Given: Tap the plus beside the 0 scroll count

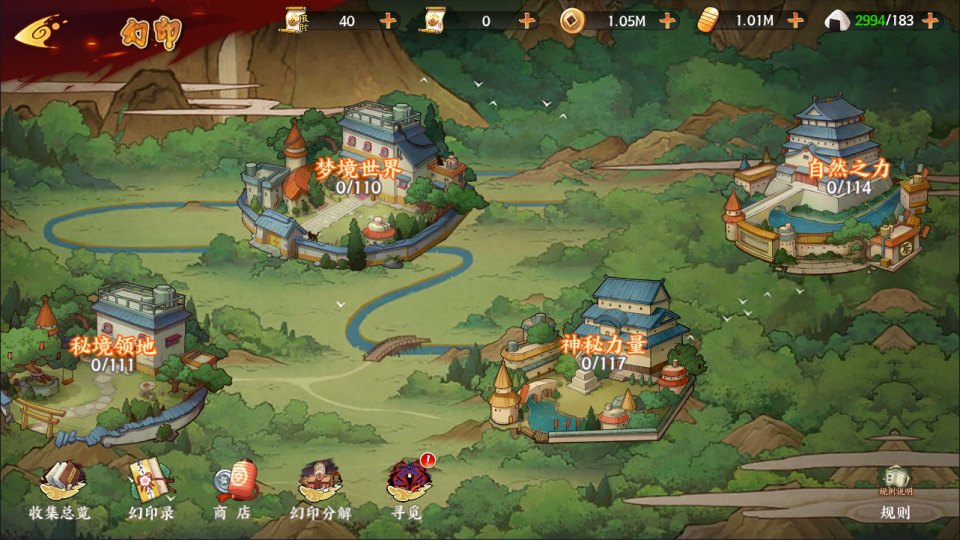Looking at the screenshot, I should tap(527, 20).
